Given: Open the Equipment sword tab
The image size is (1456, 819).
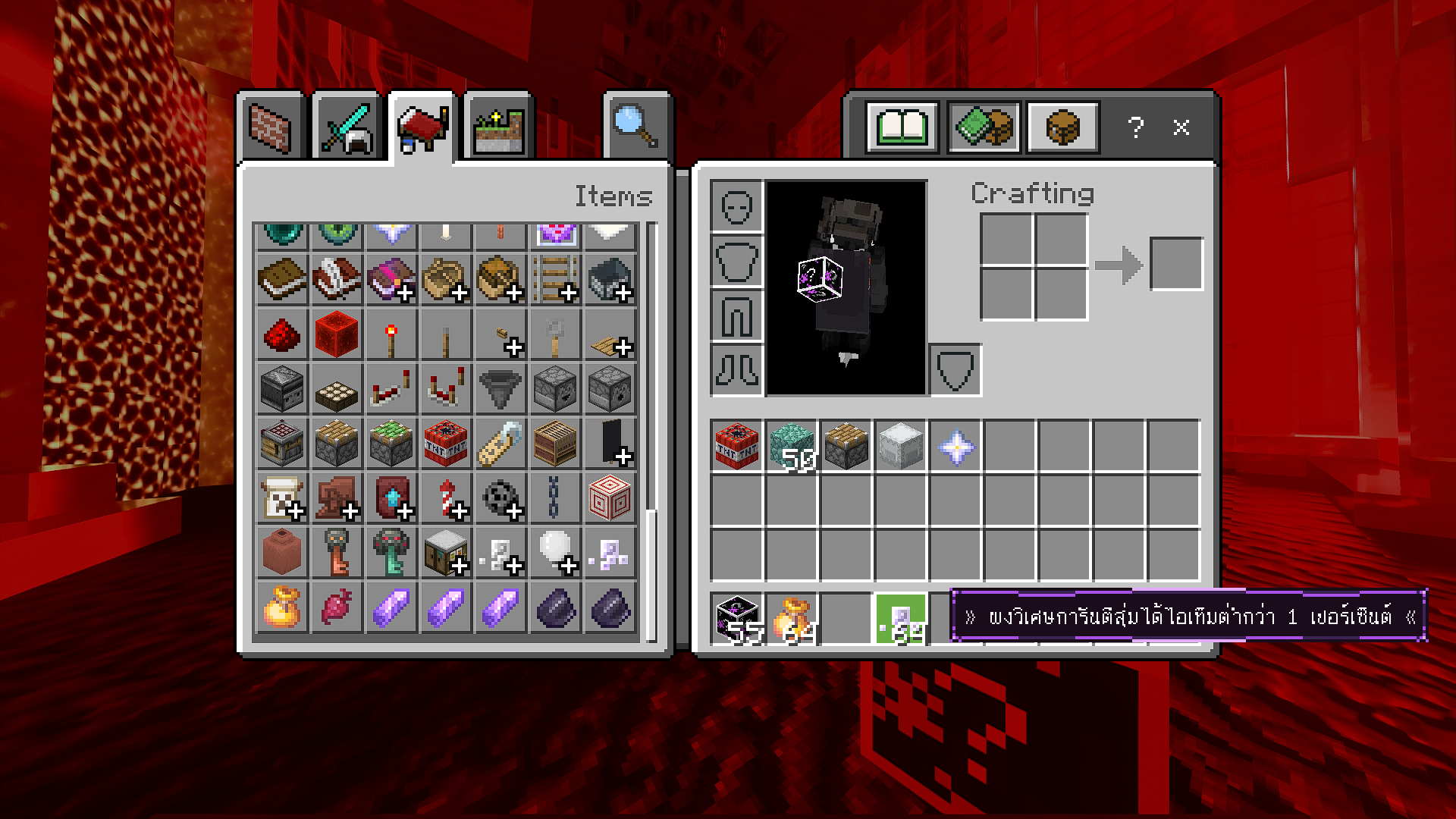Looking at the screenshot, I should click(x=347, y=127).
